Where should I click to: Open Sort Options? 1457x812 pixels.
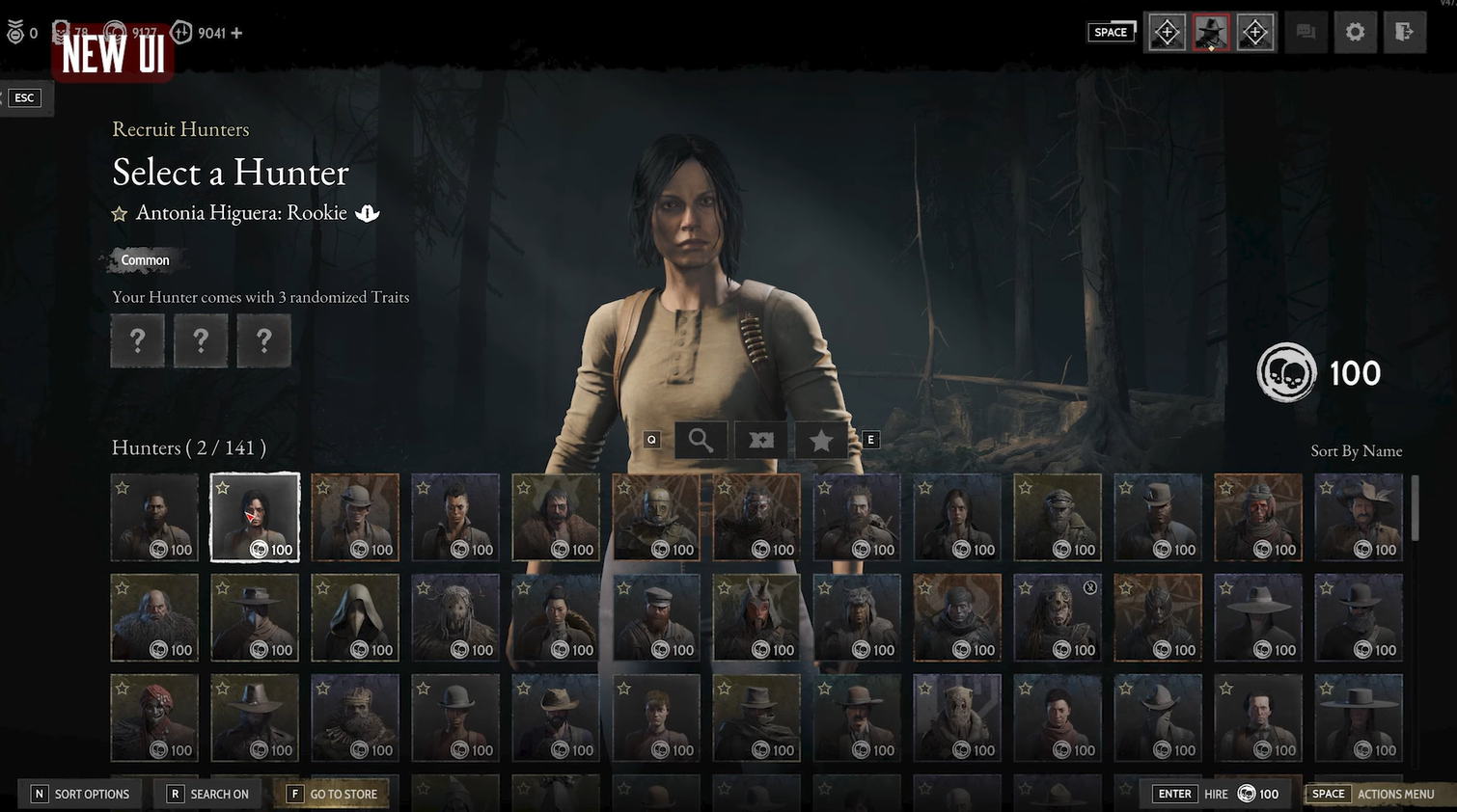point(80,794)
